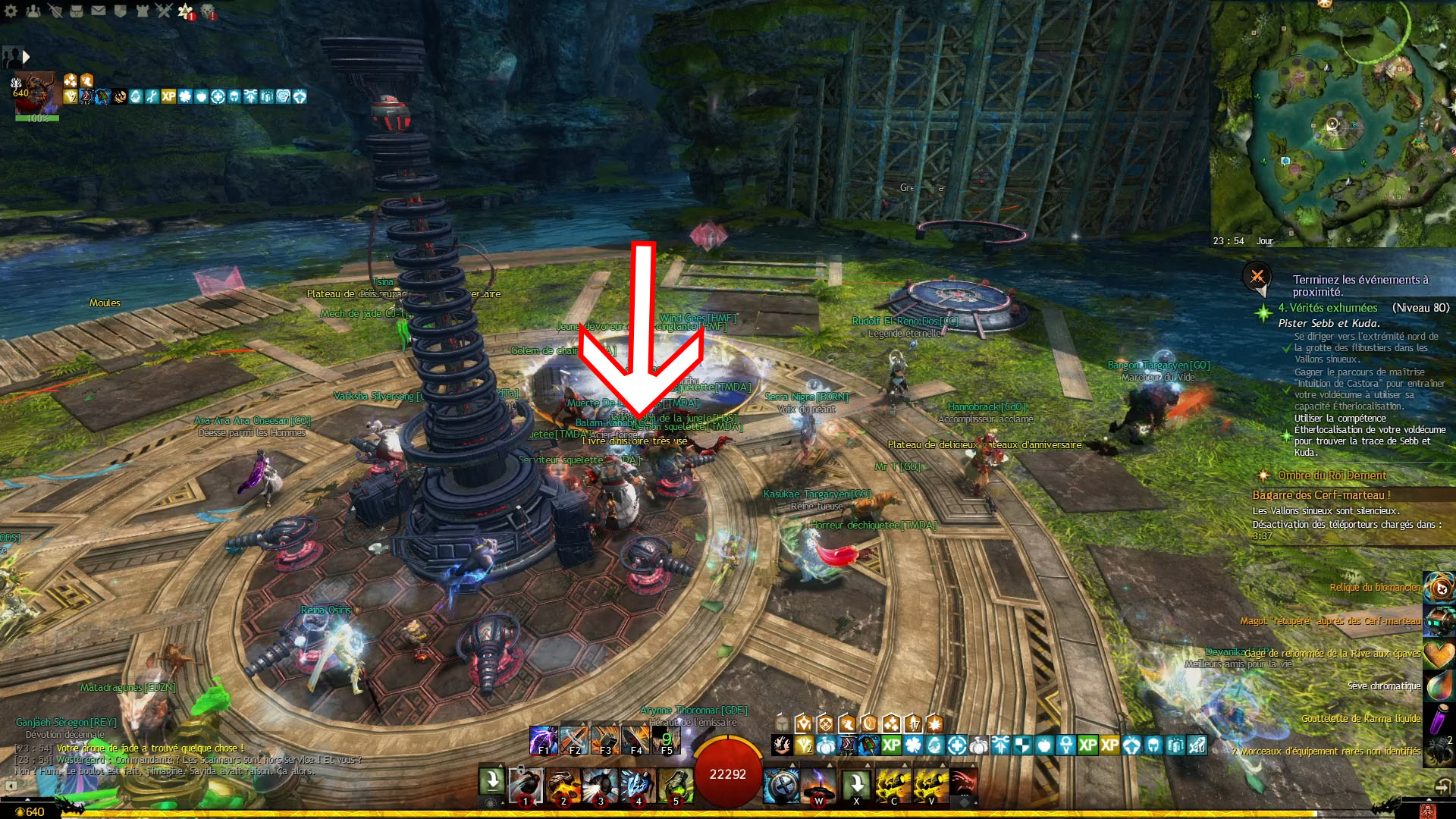Open the crossed swords PvP panel

tap(164, 11)
